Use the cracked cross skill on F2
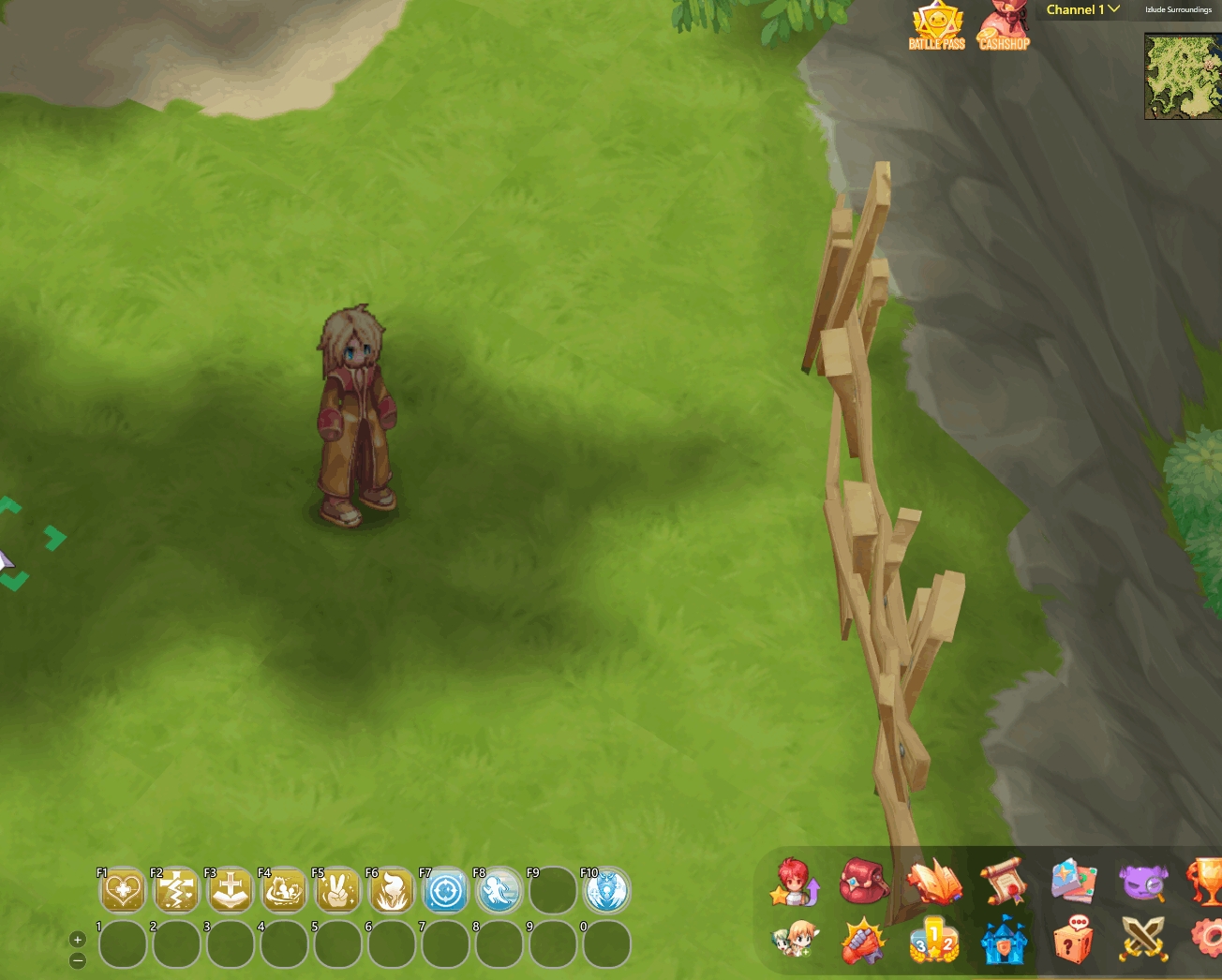 point(176,890)
